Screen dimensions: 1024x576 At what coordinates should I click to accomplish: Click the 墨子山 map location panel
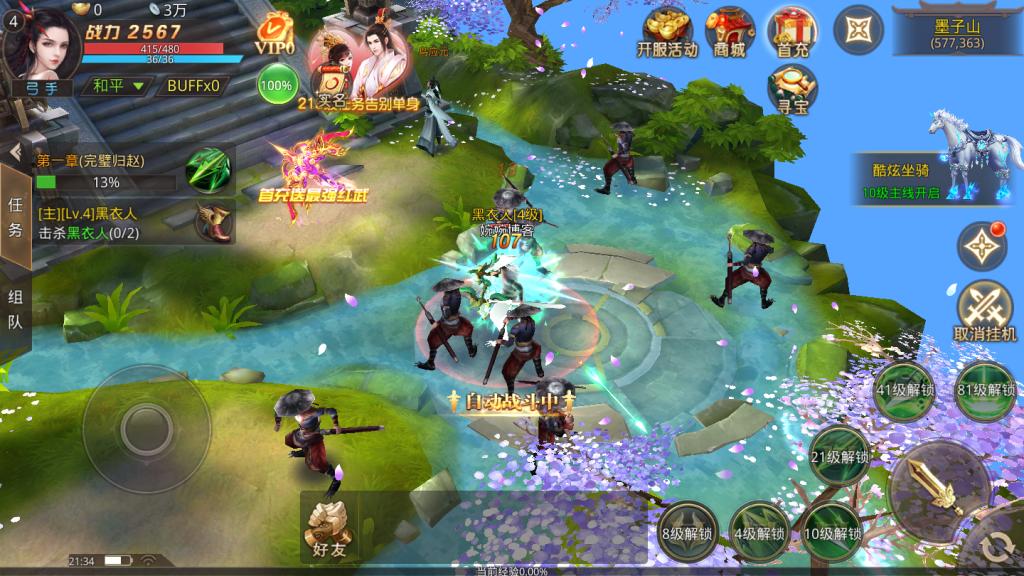tap(957, 32)
